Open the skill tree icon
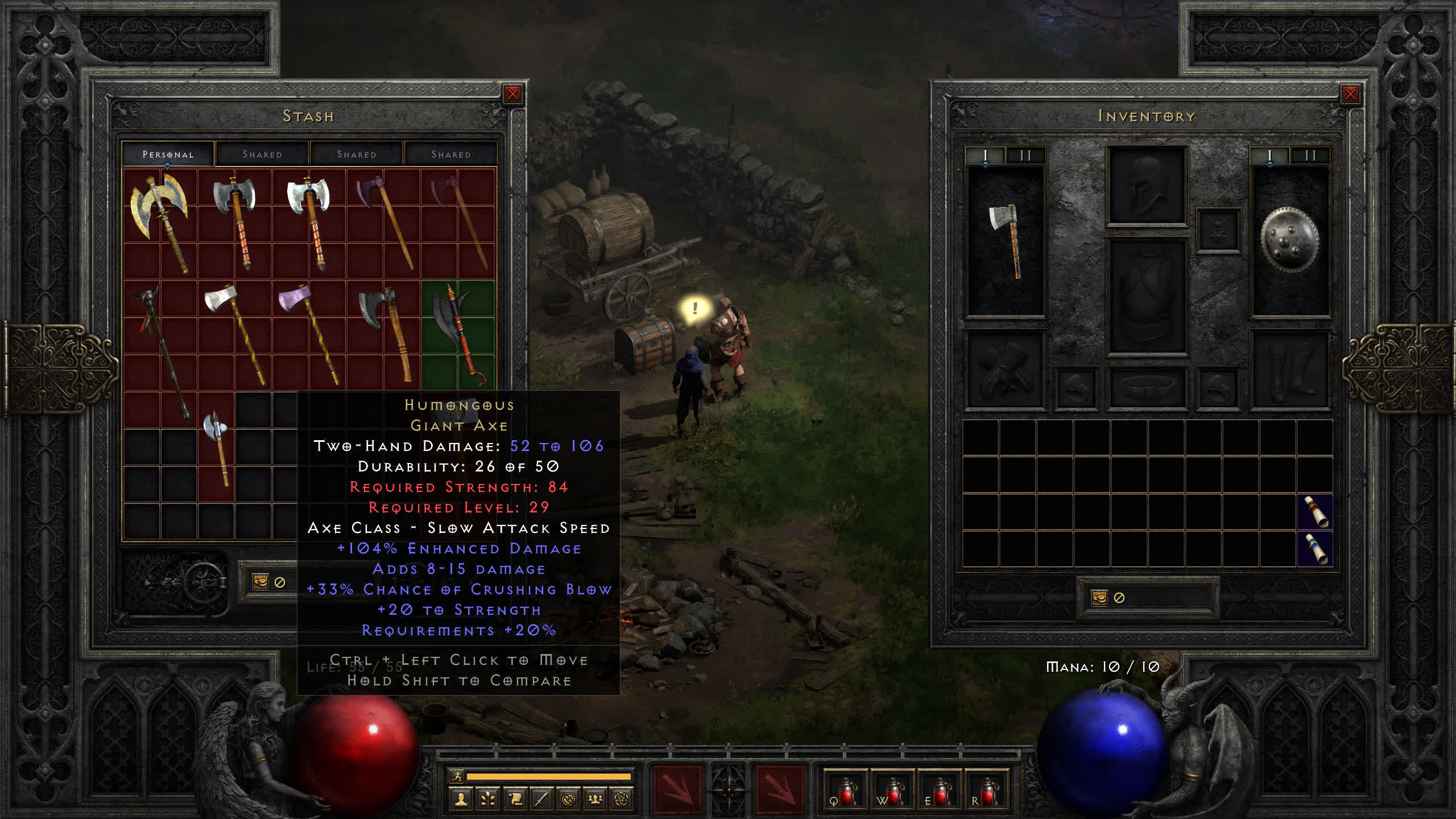Screen dimensions: 1456x819 pyautogui.click(x=488, y=800)
